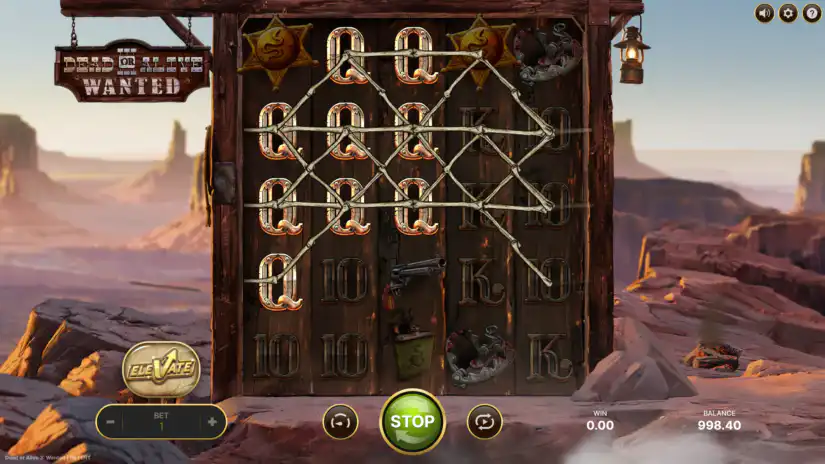The height and width of the screenshot is (464, 825).
Task: Decrease the bet with the minus button
Action: tap(111, 422)
